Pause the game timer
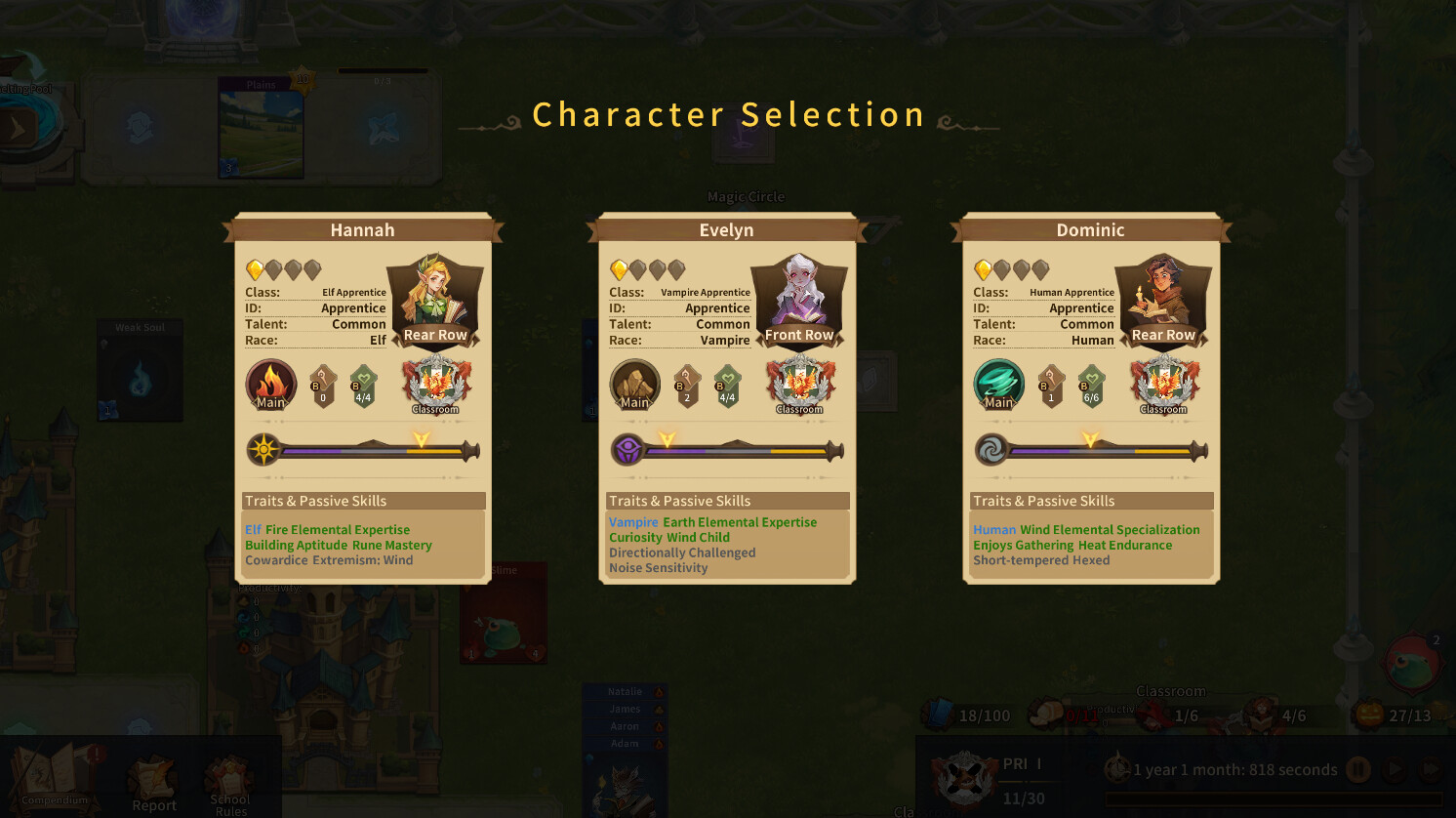 1357,769
